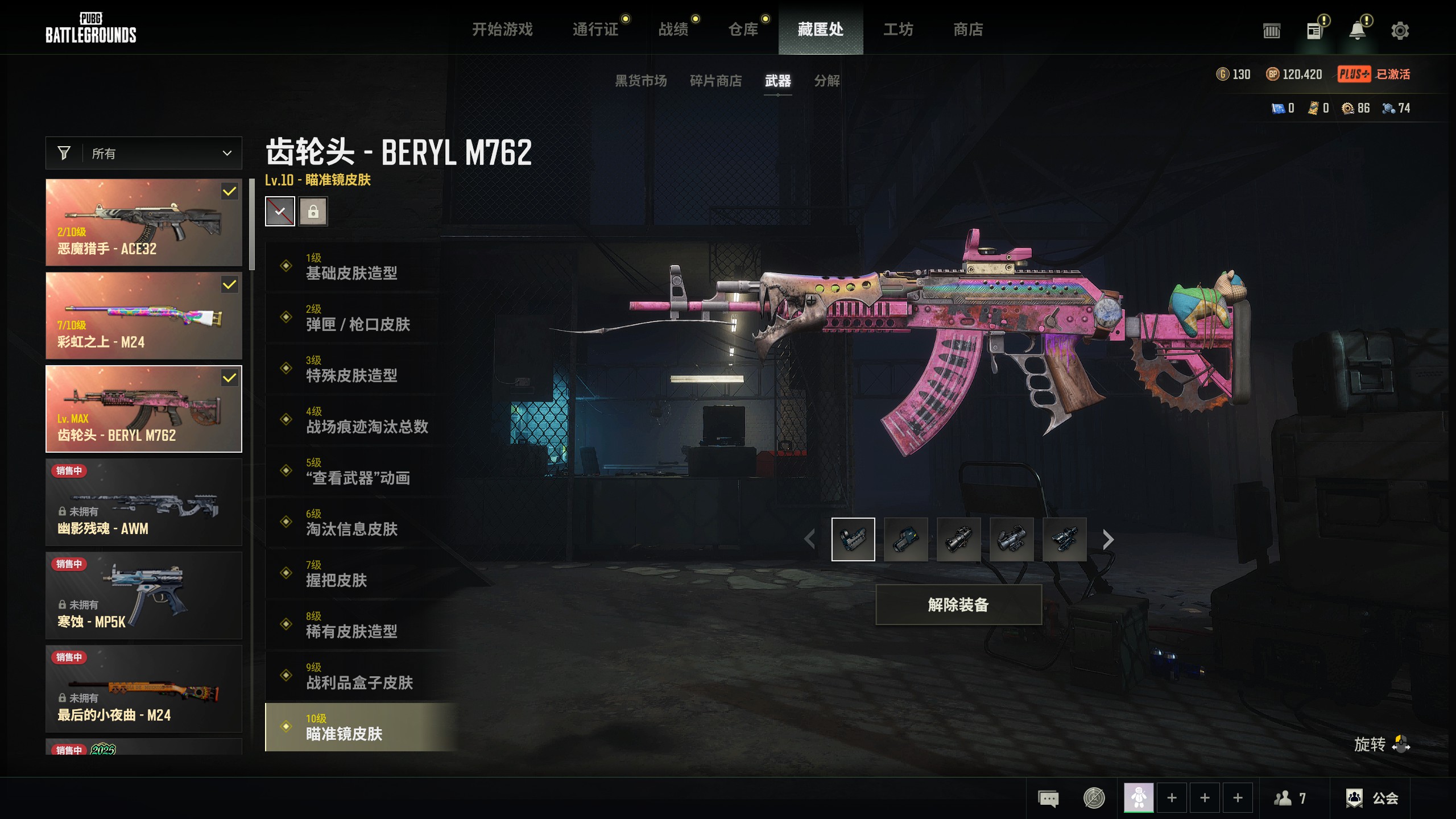
Task: Open the chat speech bubble icon
Action: [1048, 798]
